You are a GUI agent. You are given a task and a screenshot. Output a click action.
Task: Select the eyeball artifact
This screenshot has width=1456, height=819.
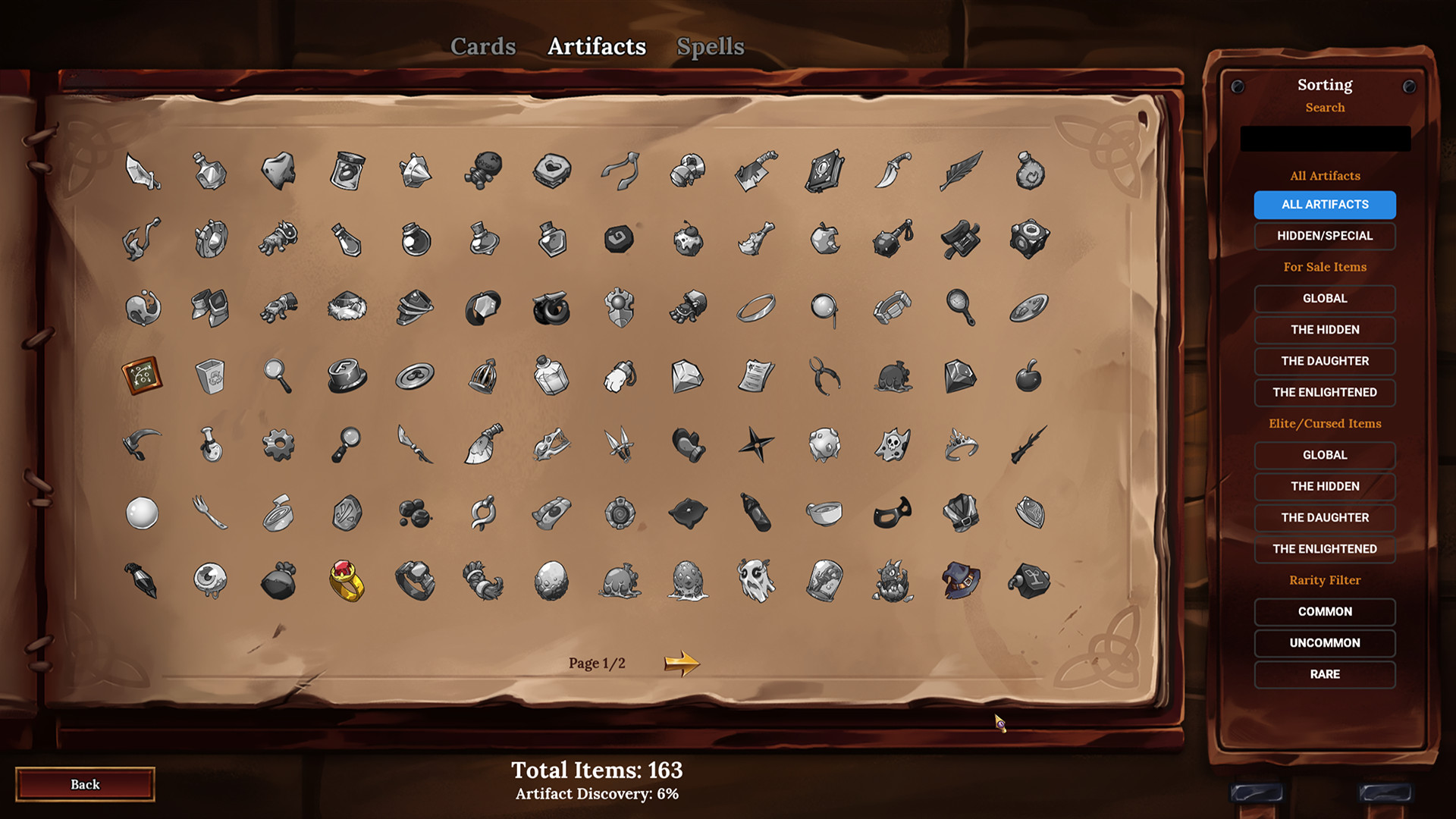(209, 580)
